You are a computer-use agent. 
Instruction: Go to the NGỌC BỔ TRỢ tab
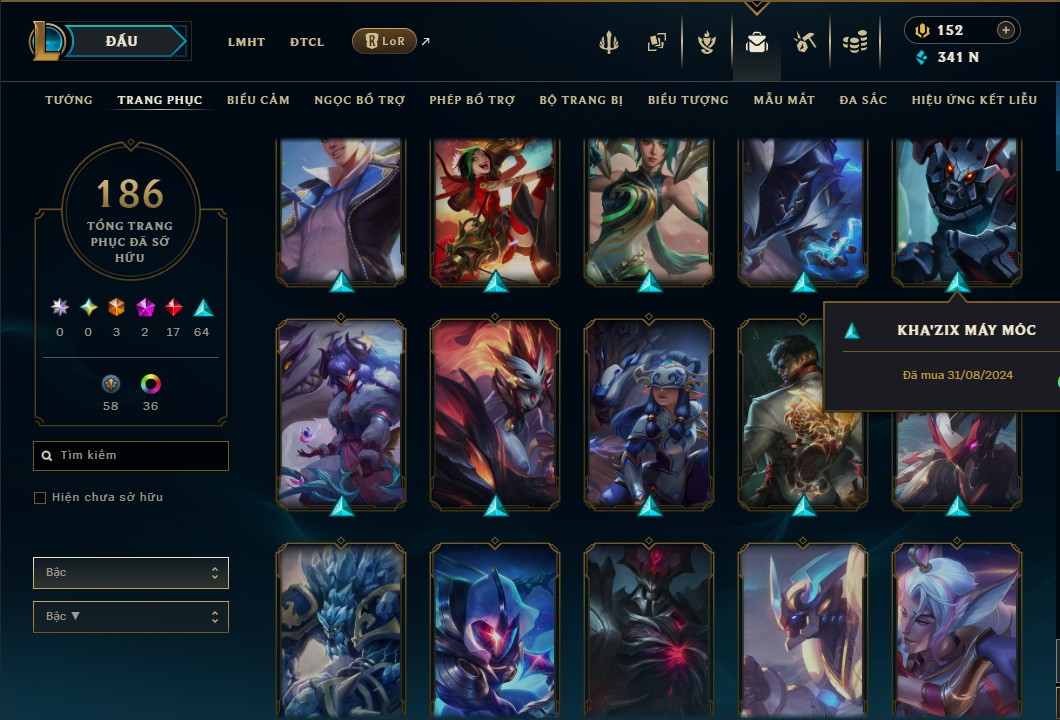359,100
